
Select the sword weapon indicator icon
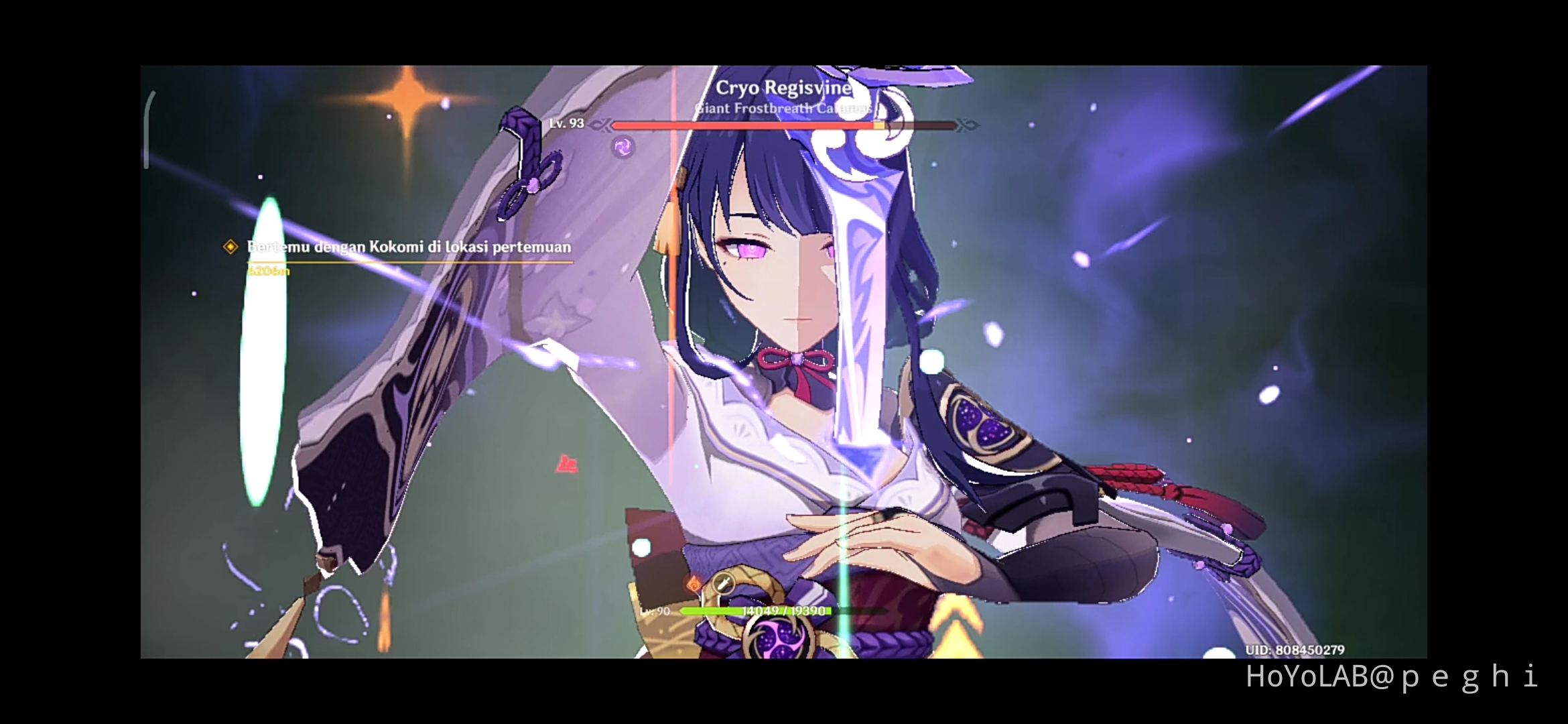click(724, 581)
